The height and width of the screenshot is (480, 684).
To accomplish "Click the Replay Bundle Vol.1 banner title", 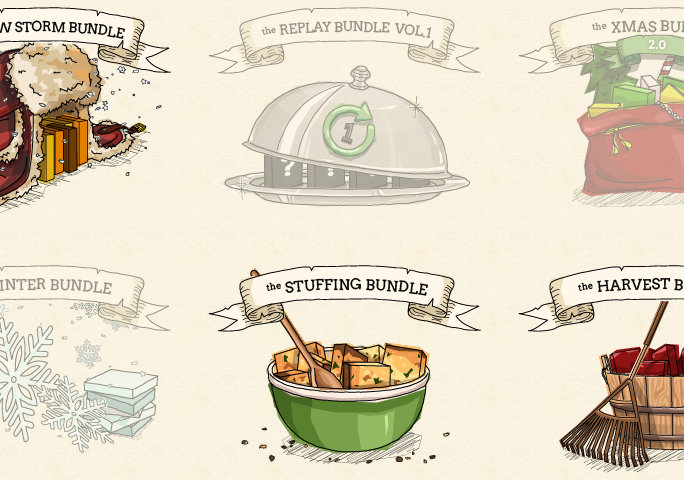I will 347,31.
